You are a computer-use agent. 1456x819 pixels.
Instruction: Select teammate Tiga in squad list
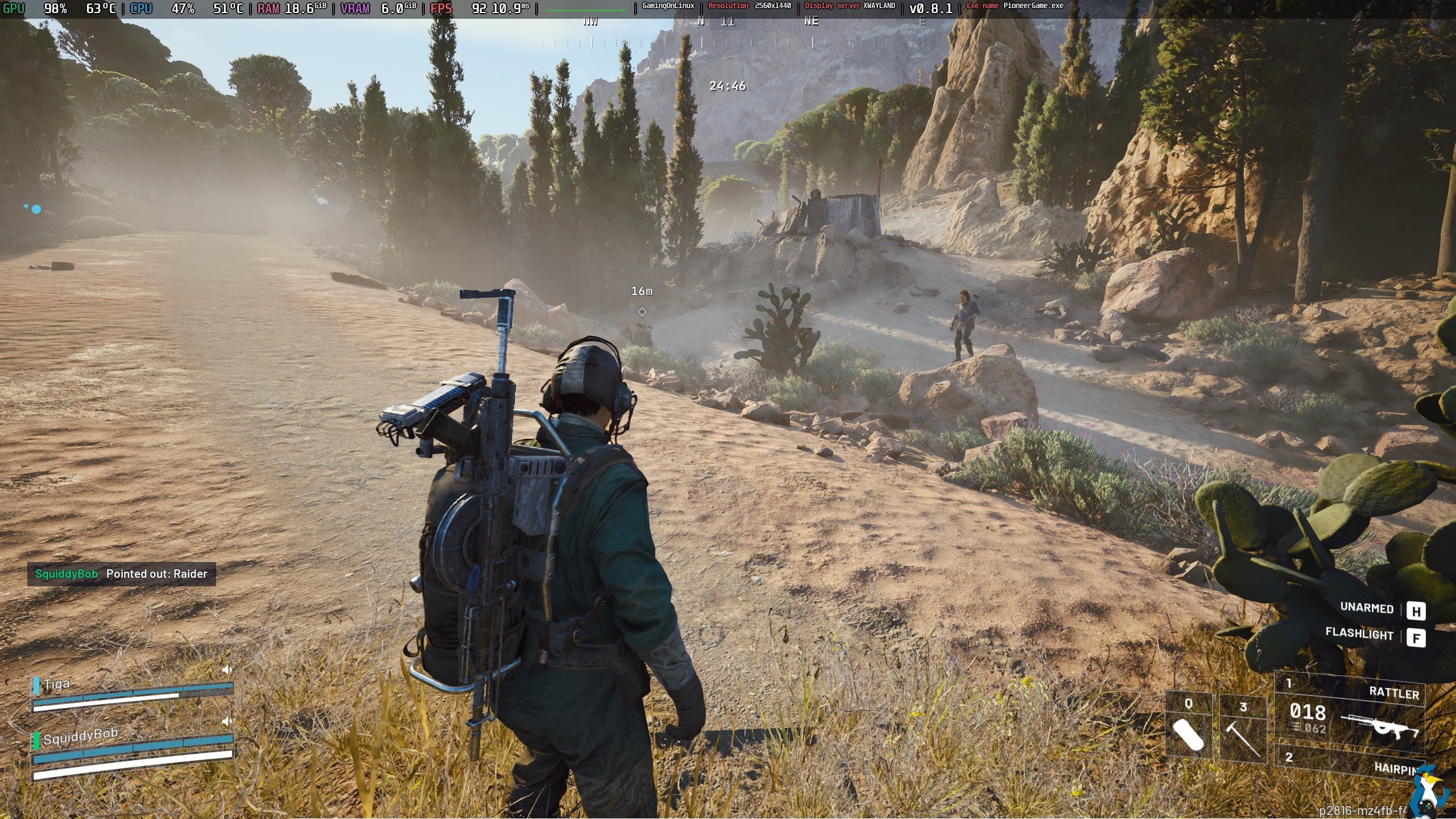(57, 684)
